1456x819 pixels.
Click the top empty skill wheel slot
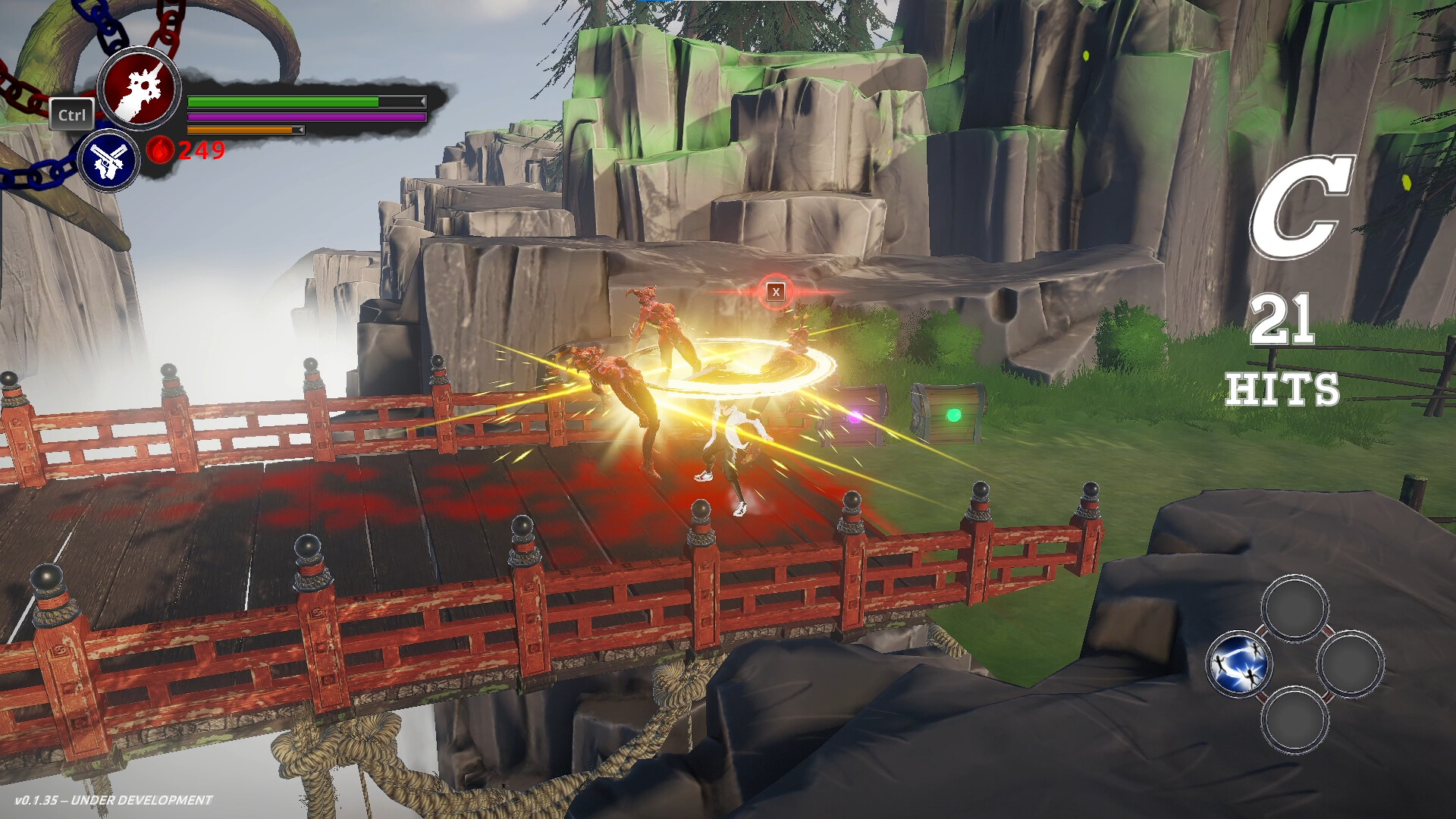point(1295,607)
